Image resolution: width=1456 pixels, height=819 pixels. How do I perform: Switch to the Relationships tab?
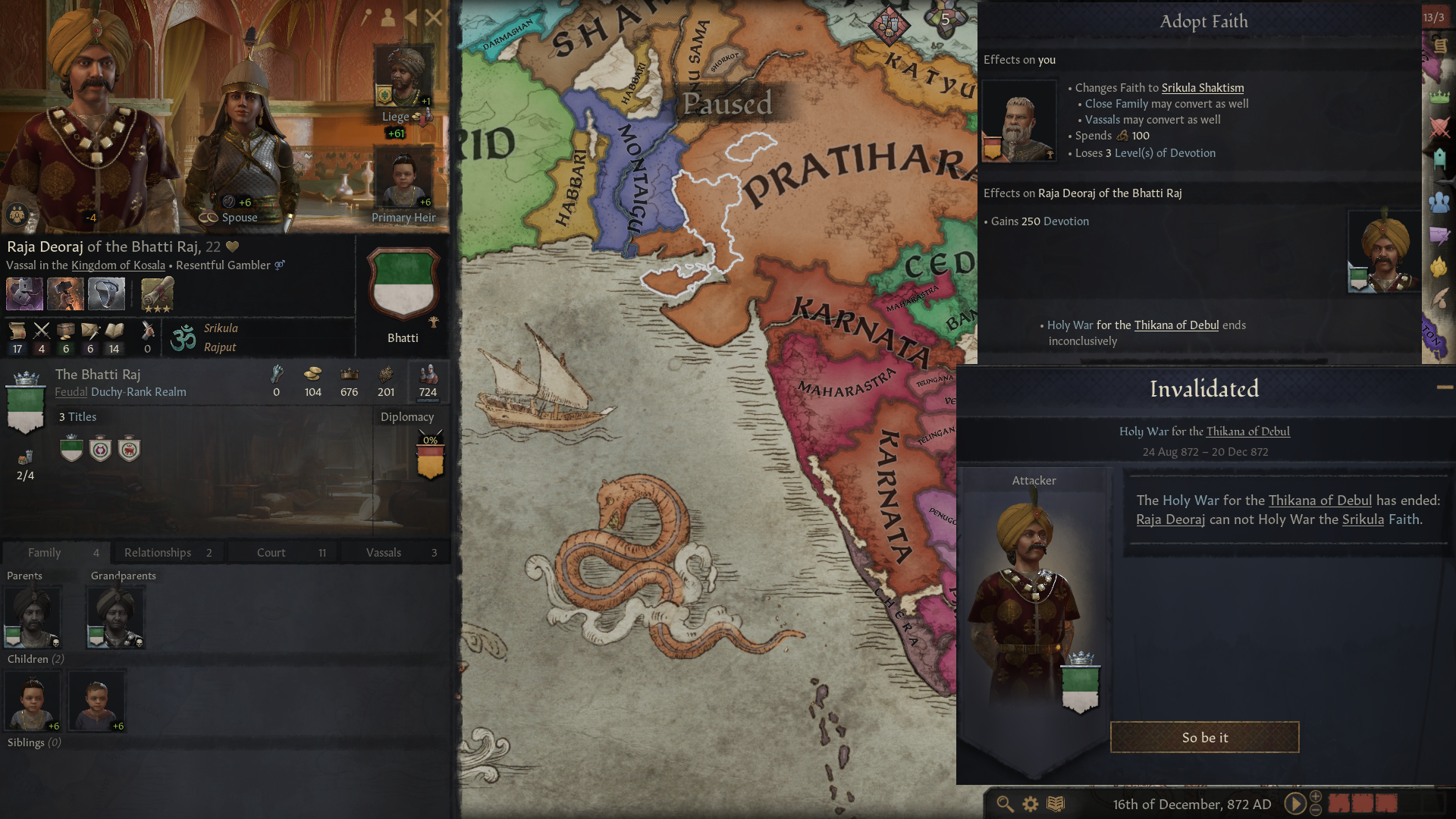158,552
